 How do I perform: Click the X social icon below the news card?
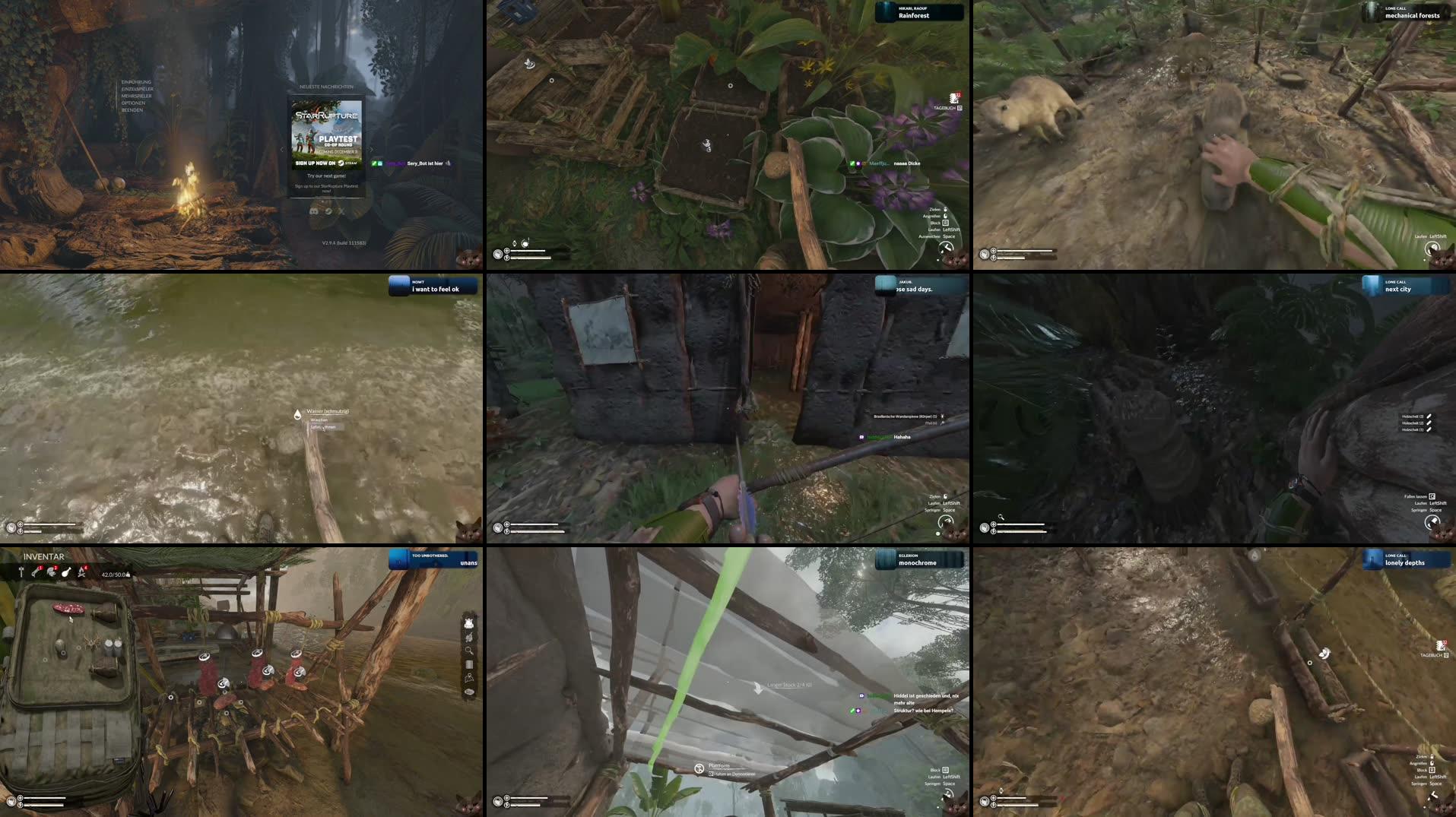343,211
